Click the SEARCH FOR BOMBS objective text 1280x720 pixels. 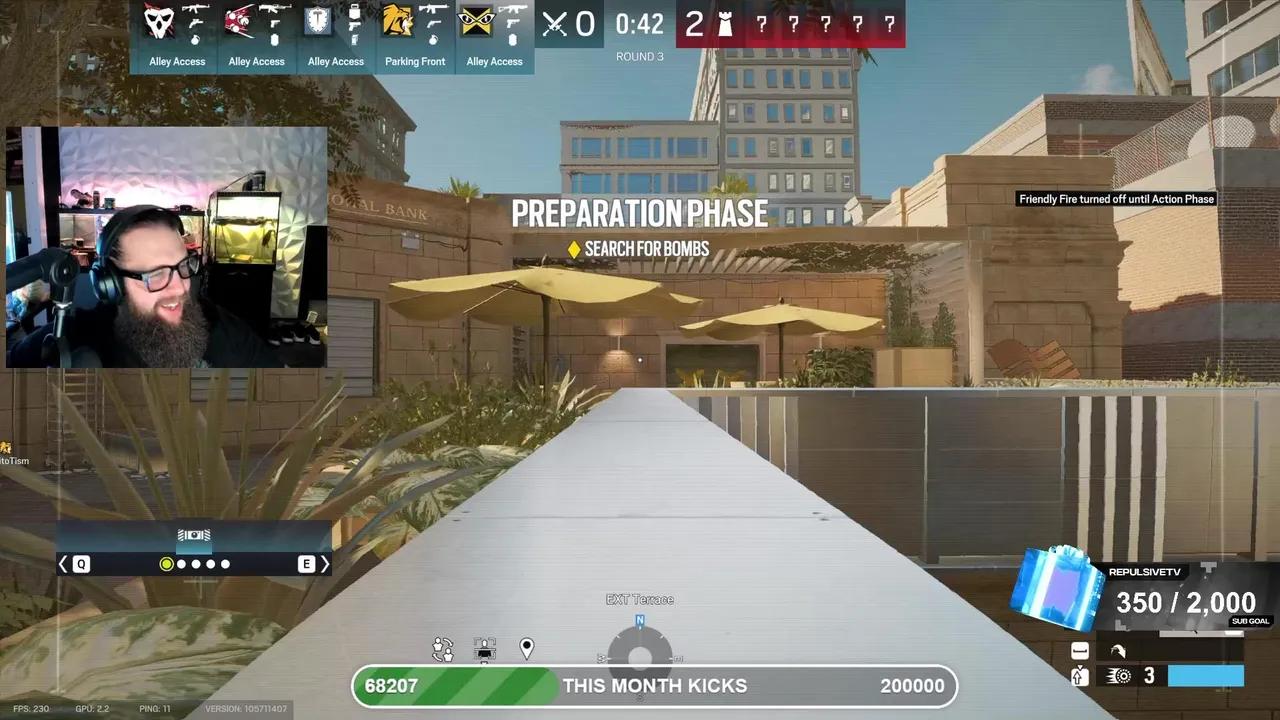649,248
